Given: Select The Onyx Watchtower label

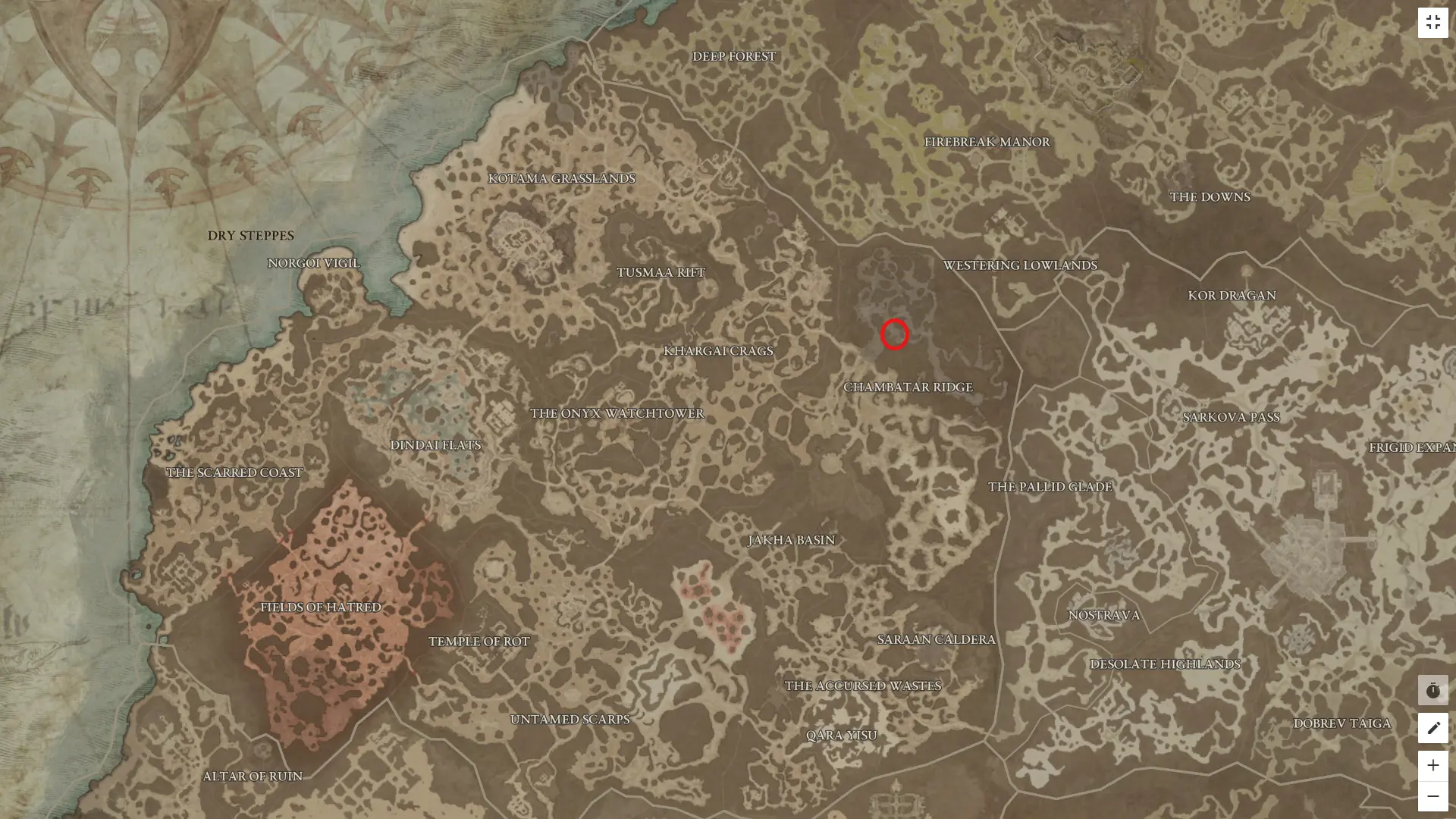Looking at the screenshot, I should point(617,413).
